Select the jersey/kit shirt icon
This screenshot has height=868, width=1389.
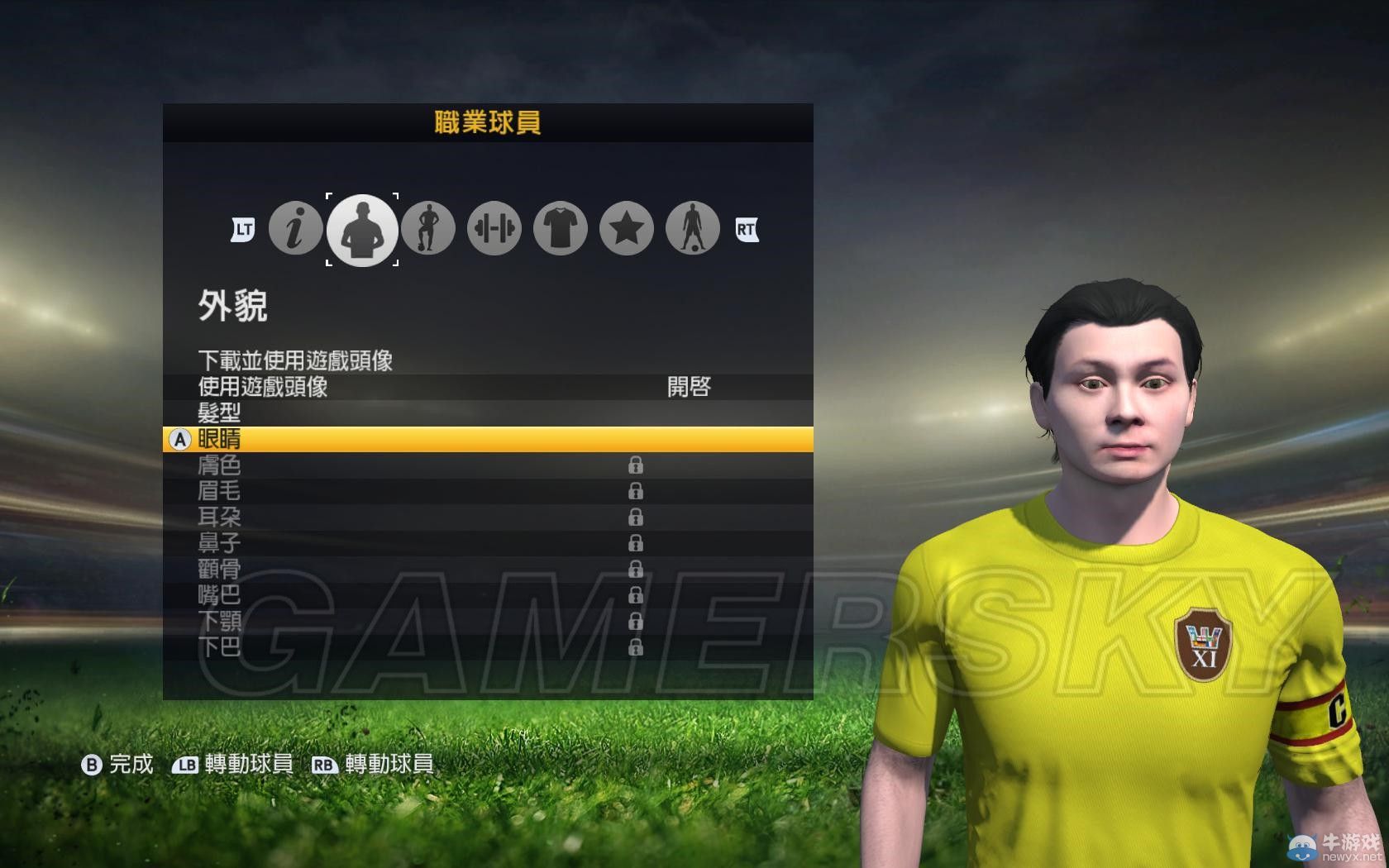(x=560, y=229)
